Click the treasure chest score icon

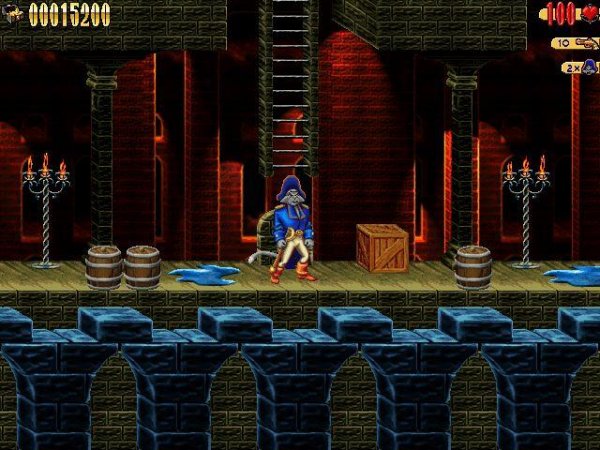pyautogui.click(x=14, y=14)
